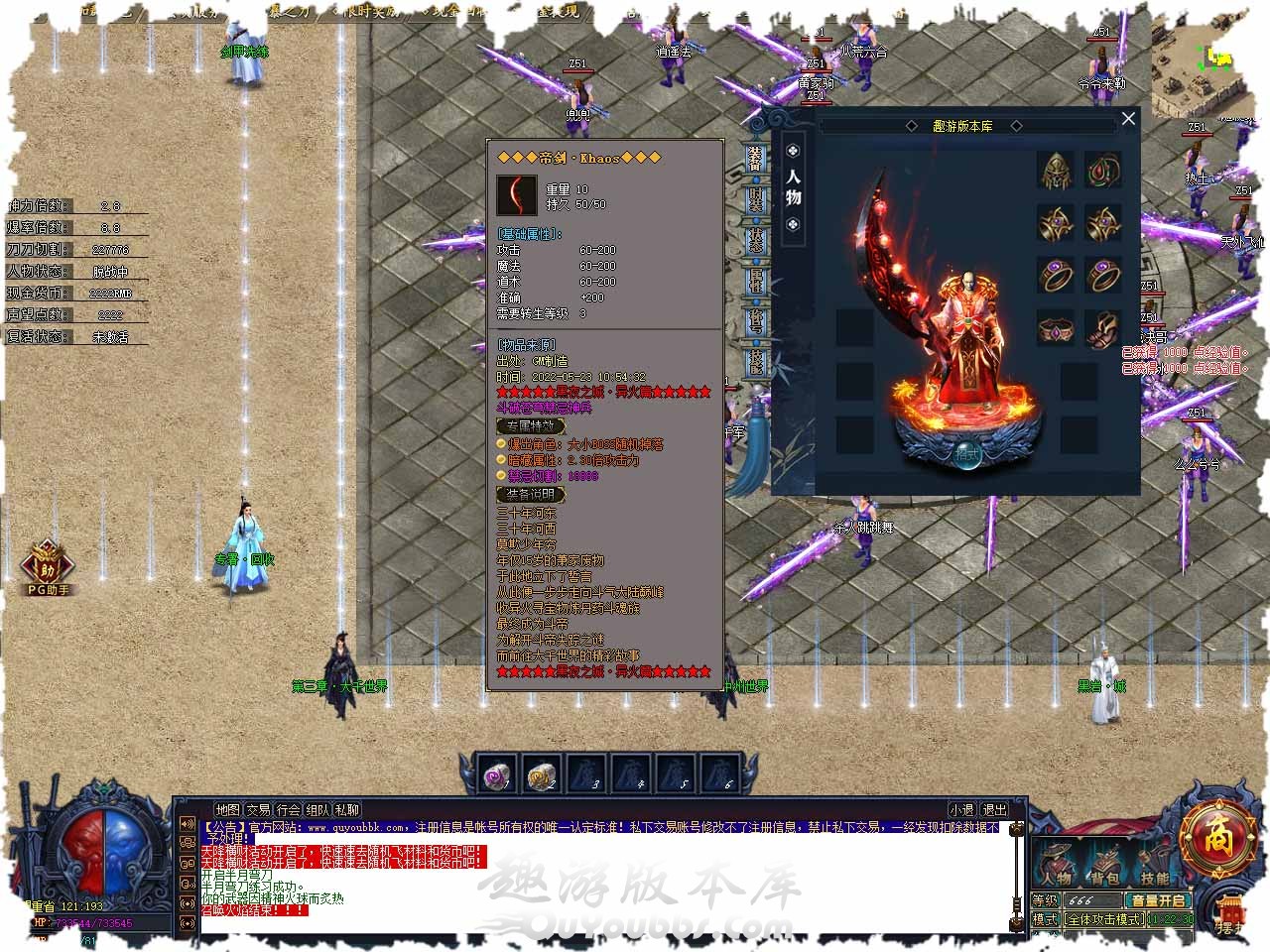Open the 行会 guild panel
The image size is (1270, 952).
point(289,810)
